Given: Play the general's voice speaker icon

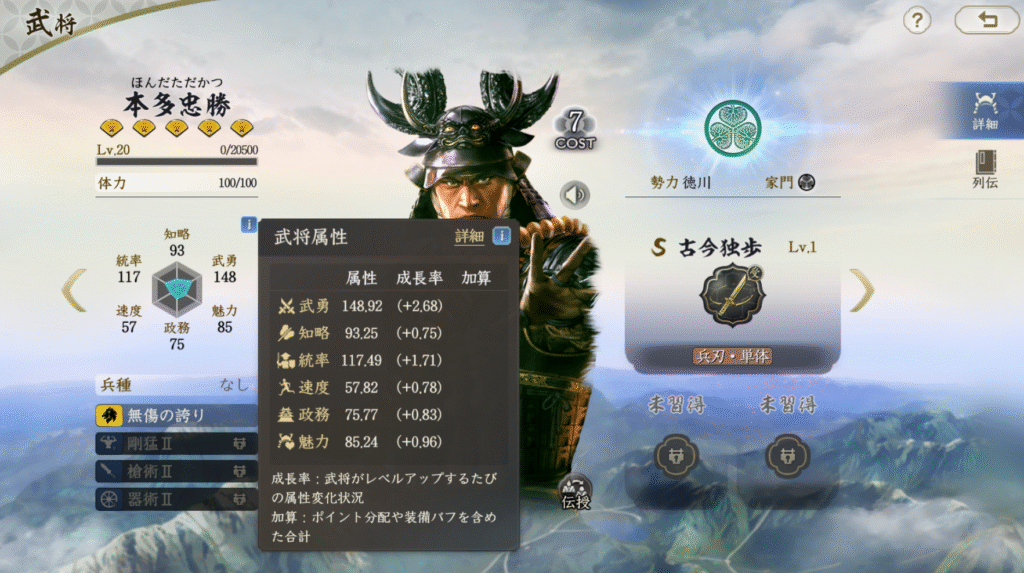Looking at the screenshot, I should tap(575, 194).
